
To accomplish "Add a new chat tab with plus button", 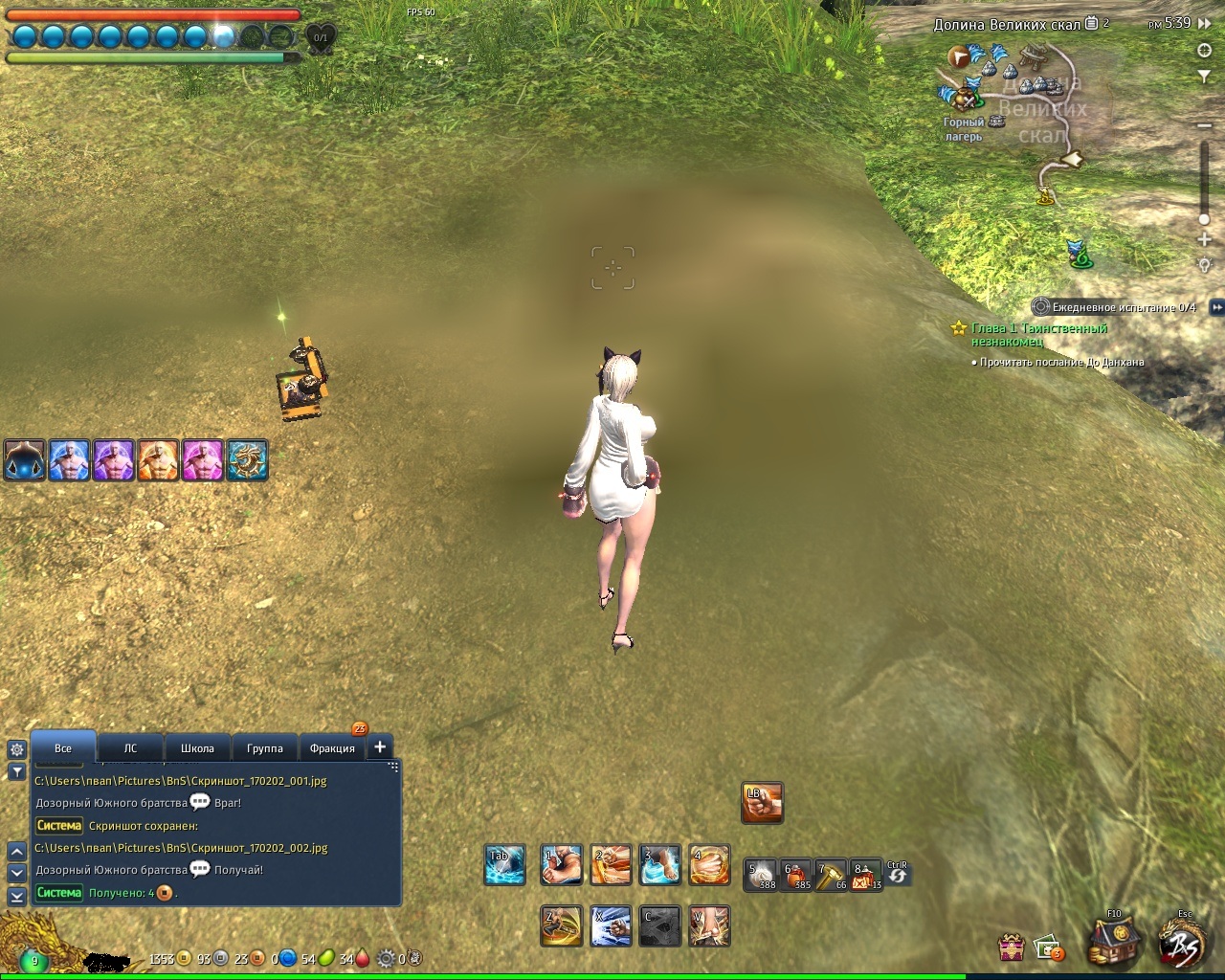I will pos(380,746).
